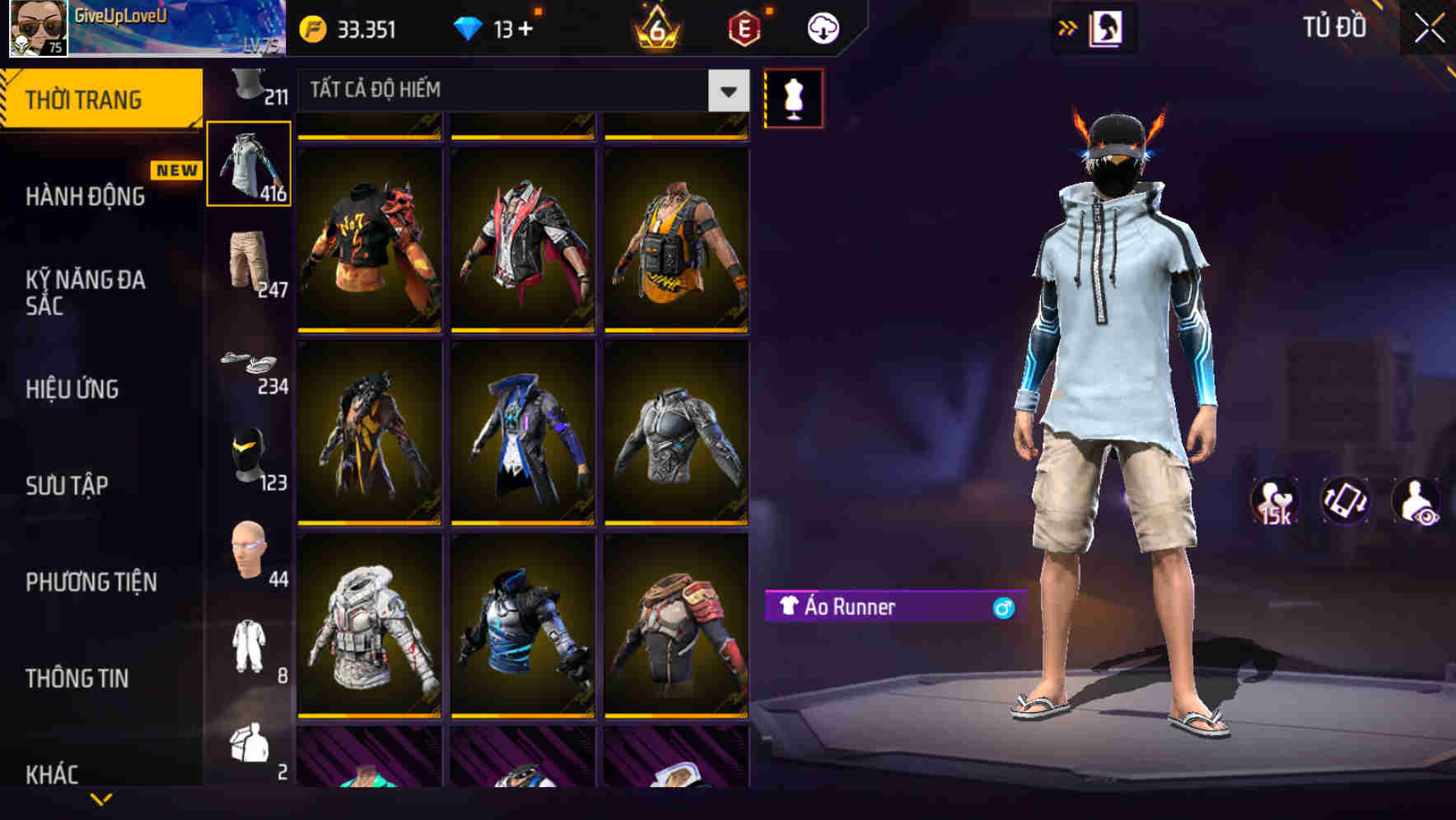Viewport: 1456px width, 820px height.
Task: Collapse the top bar with the double-arrow
Action: [1068, 26]
